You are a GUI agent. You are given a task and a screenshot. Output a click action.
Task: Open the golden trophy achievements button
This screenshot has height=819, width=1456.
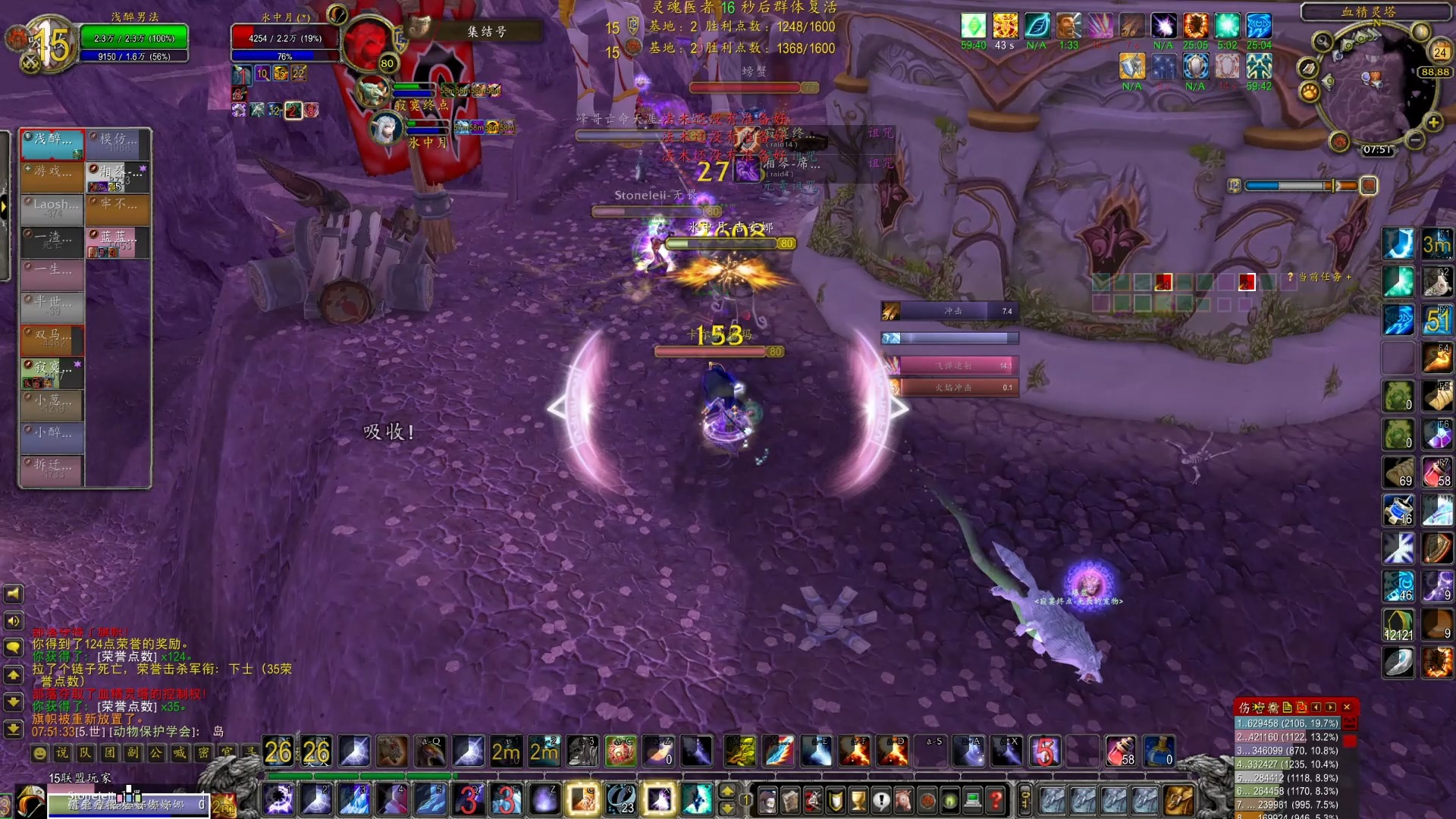point(858,799)
